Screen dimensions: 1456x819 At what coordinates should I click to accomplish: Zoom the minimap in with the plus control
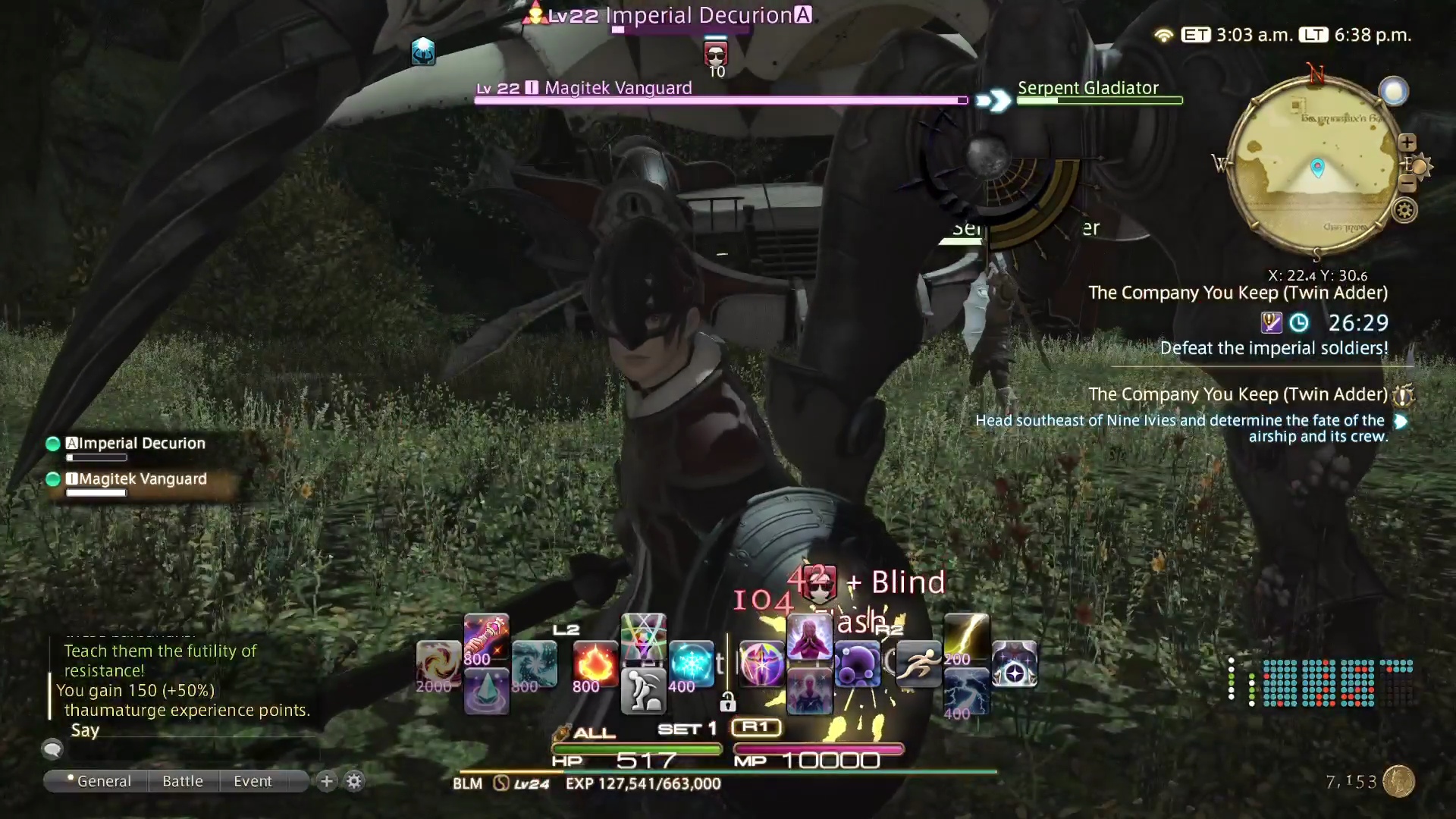pyautogui.click(x=1408, y=143)
